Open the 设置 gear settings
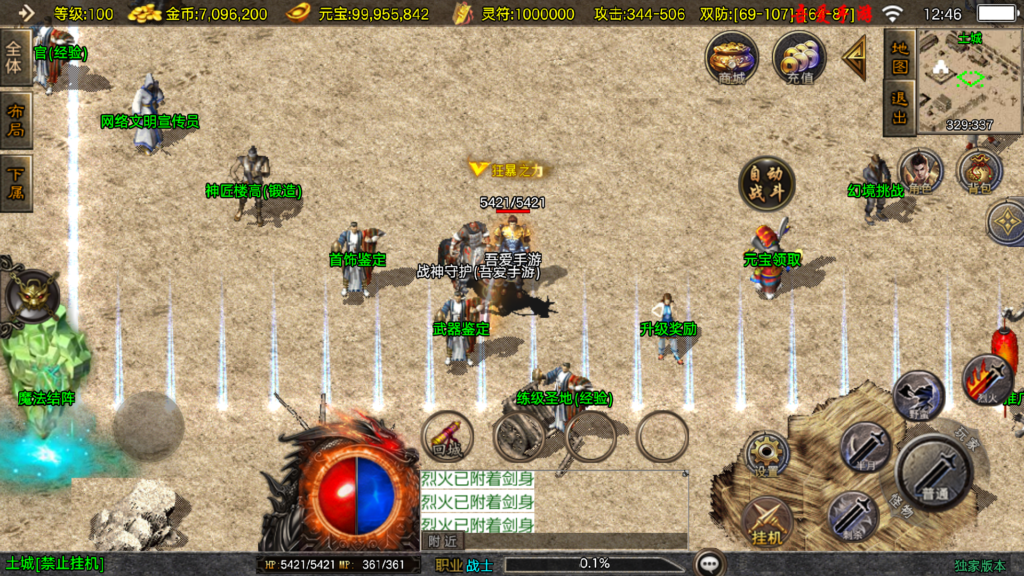Image resolution: width=1024 pixels, height=576 pixels. (x=767, y=455)
